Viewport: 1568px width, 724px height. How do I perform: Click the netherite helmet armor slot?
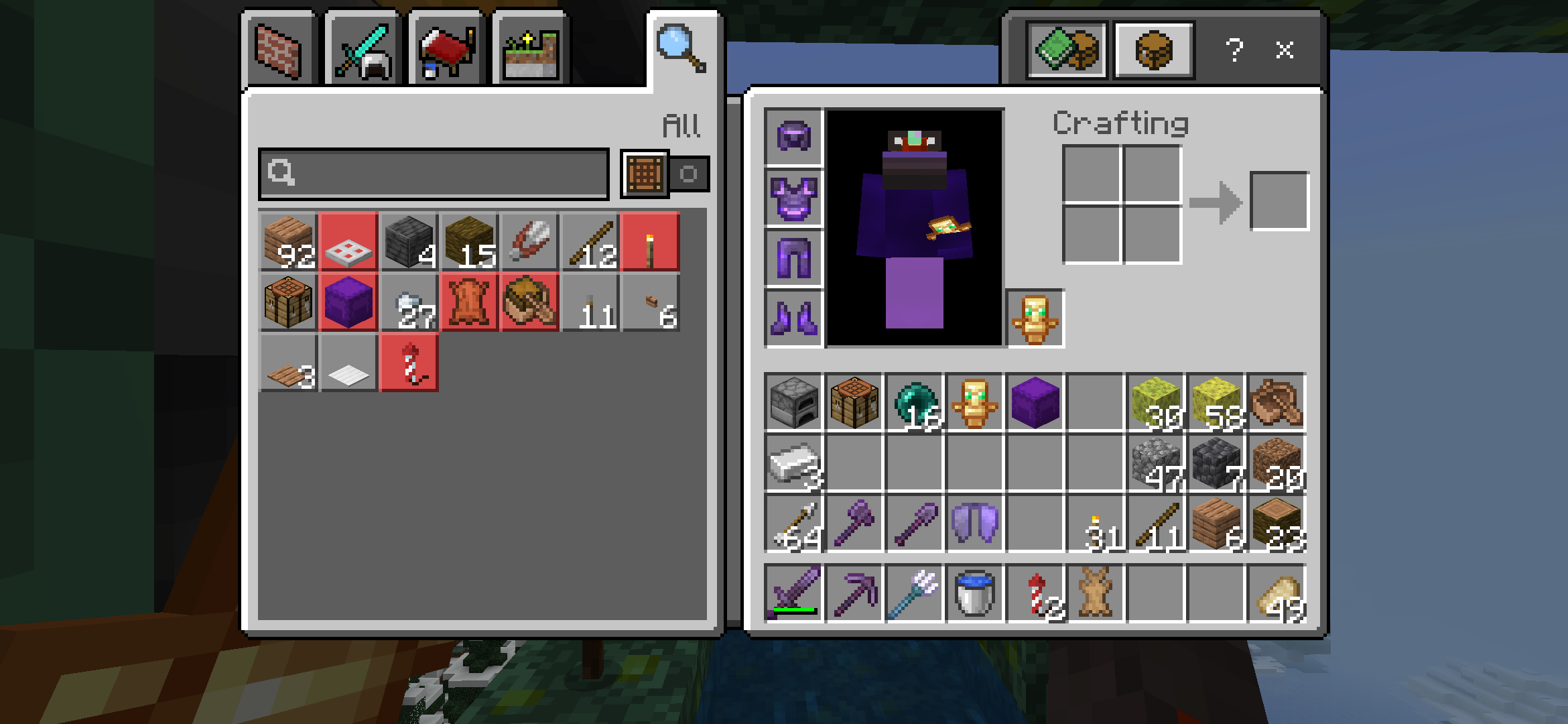(x=794, y=137)
